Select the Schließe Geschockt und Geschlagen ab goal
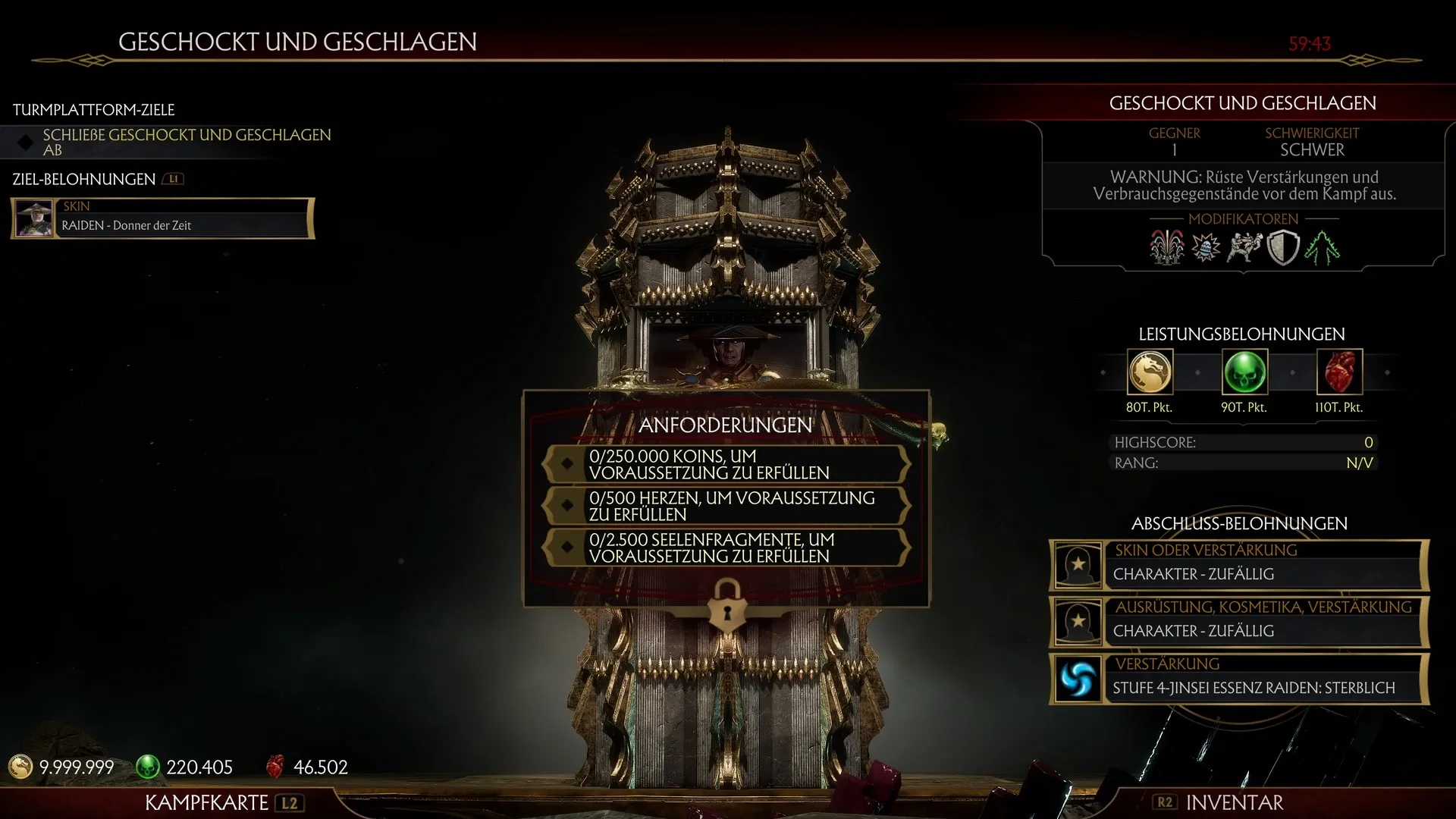Viewport: 1456px width, 819px height. (187, 142)
